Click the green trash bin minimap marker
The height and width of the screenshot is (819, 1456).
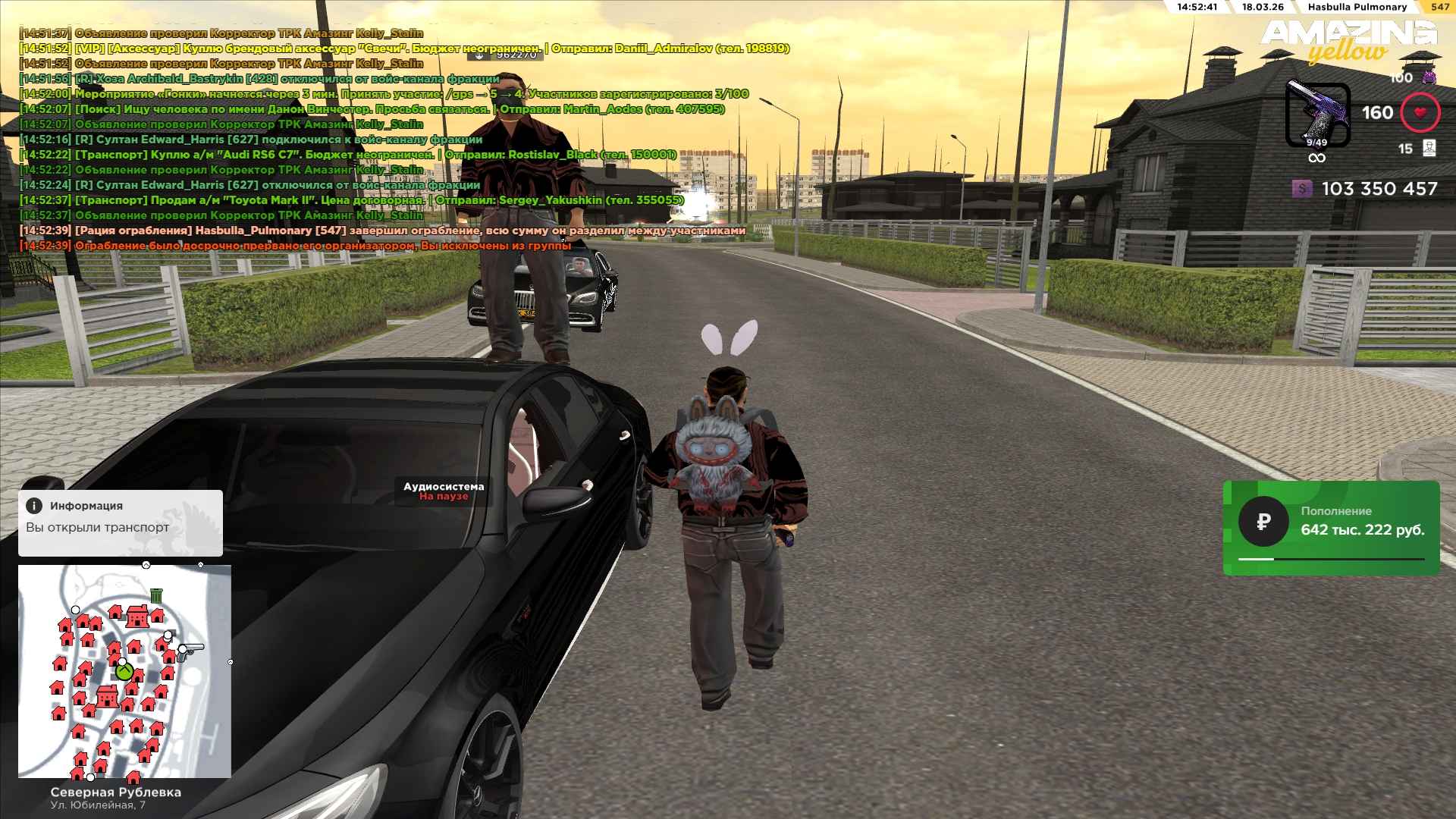coord(156,595)
